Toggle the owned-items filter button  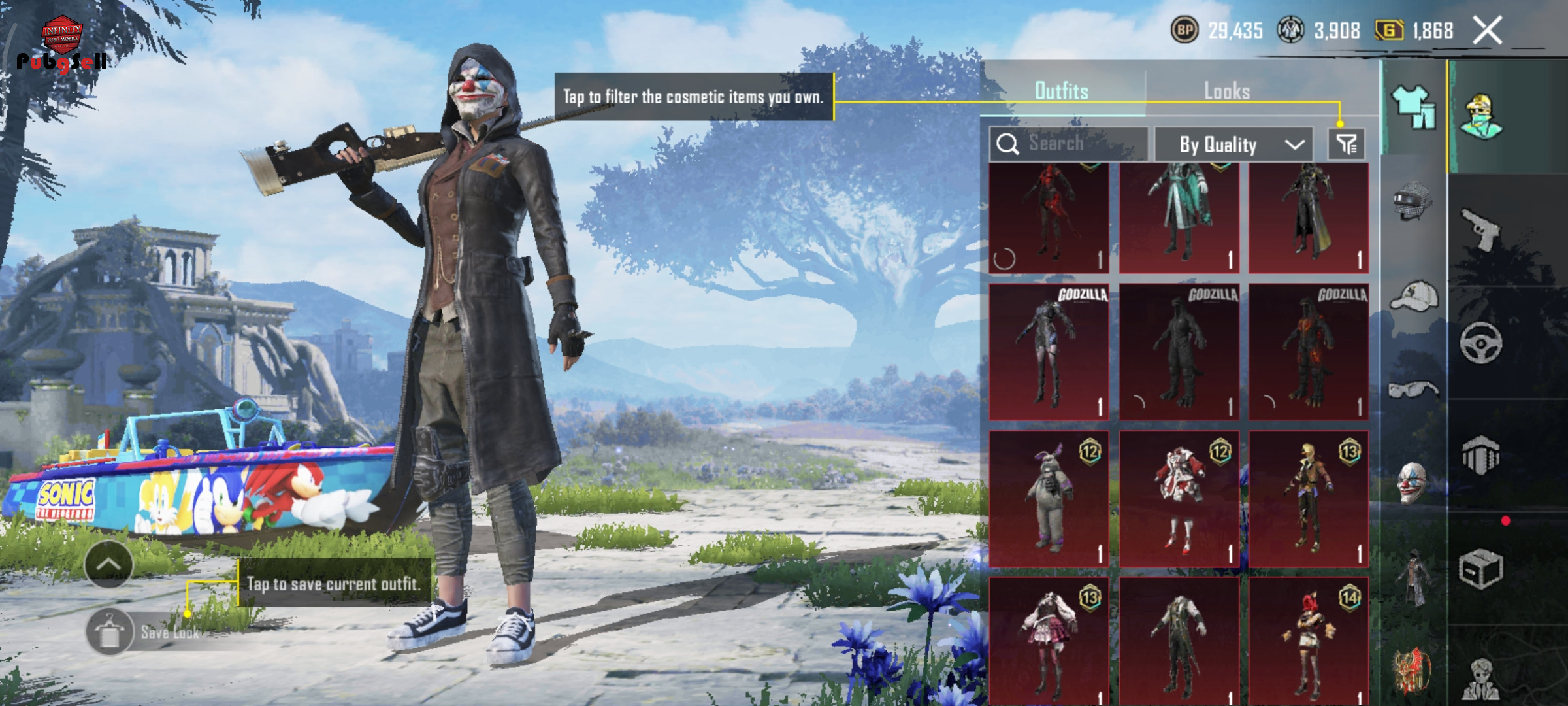click(x=1347, y=144)
